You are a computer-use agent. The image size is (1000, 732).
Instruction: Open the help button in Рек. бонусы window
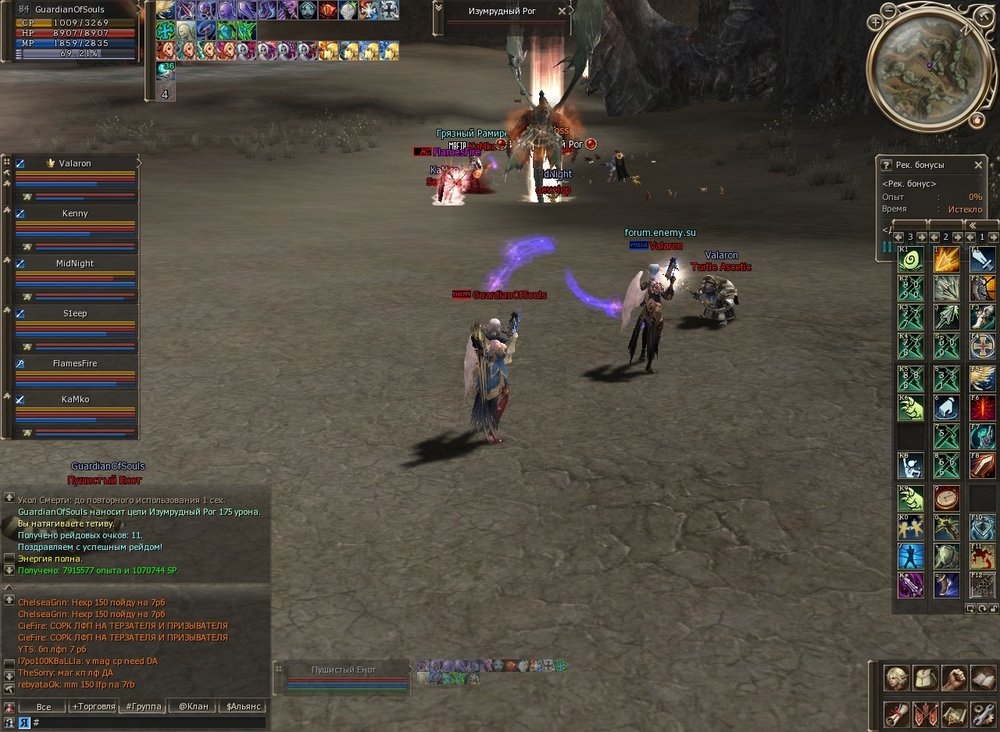pyautogui.click(x=886, y=165)
